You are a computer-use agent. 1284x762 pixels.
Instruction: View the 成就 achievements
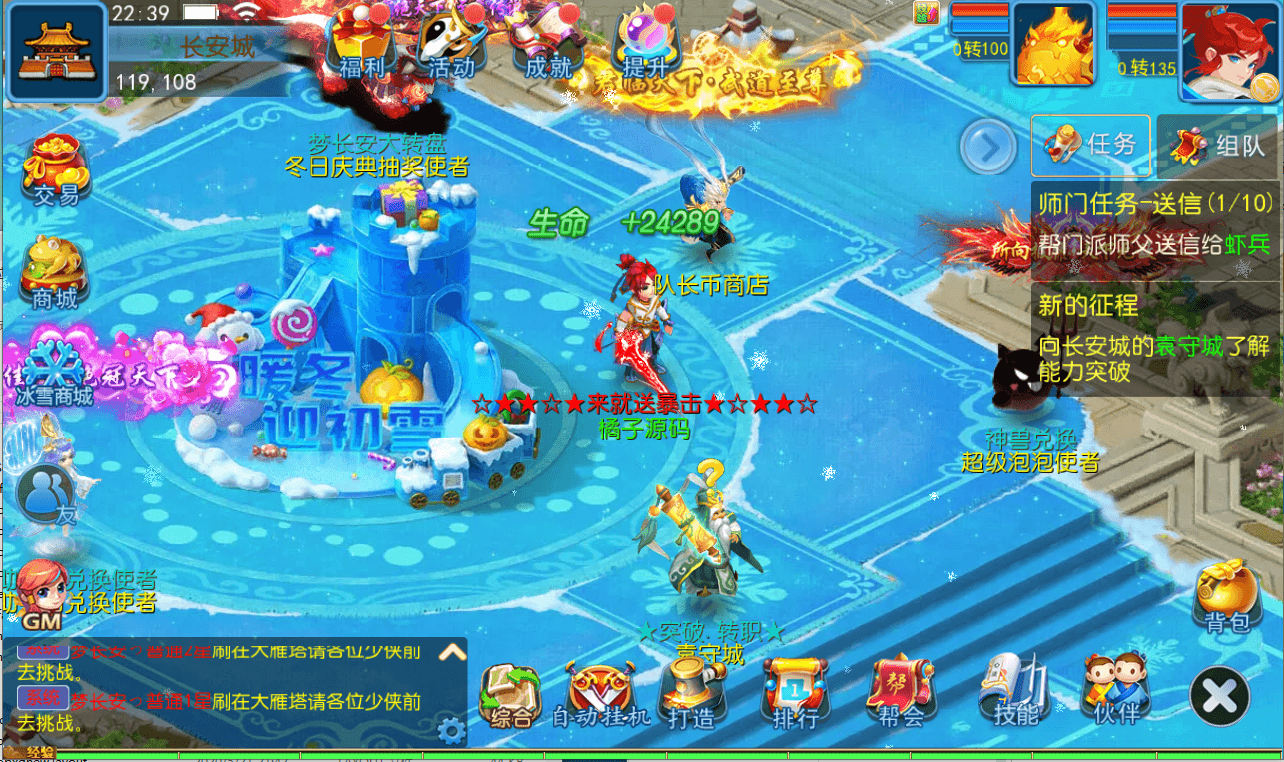547,40
